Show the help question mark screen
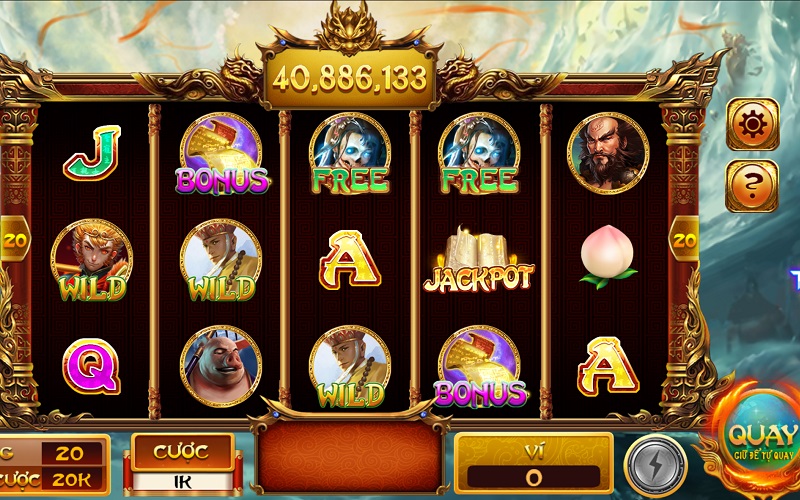Screen dimensions: 800x500 click(x=751, y=185)
